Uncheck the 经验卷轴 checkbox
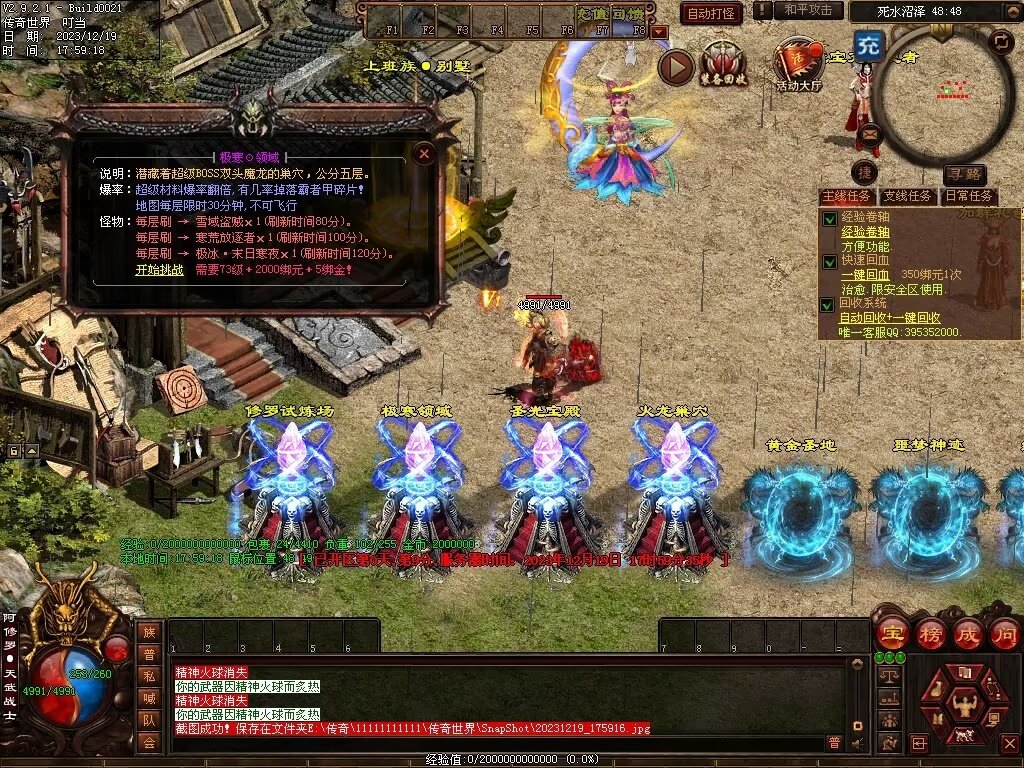Viewport: 1024px width, 768px height. tap(829, 218)
